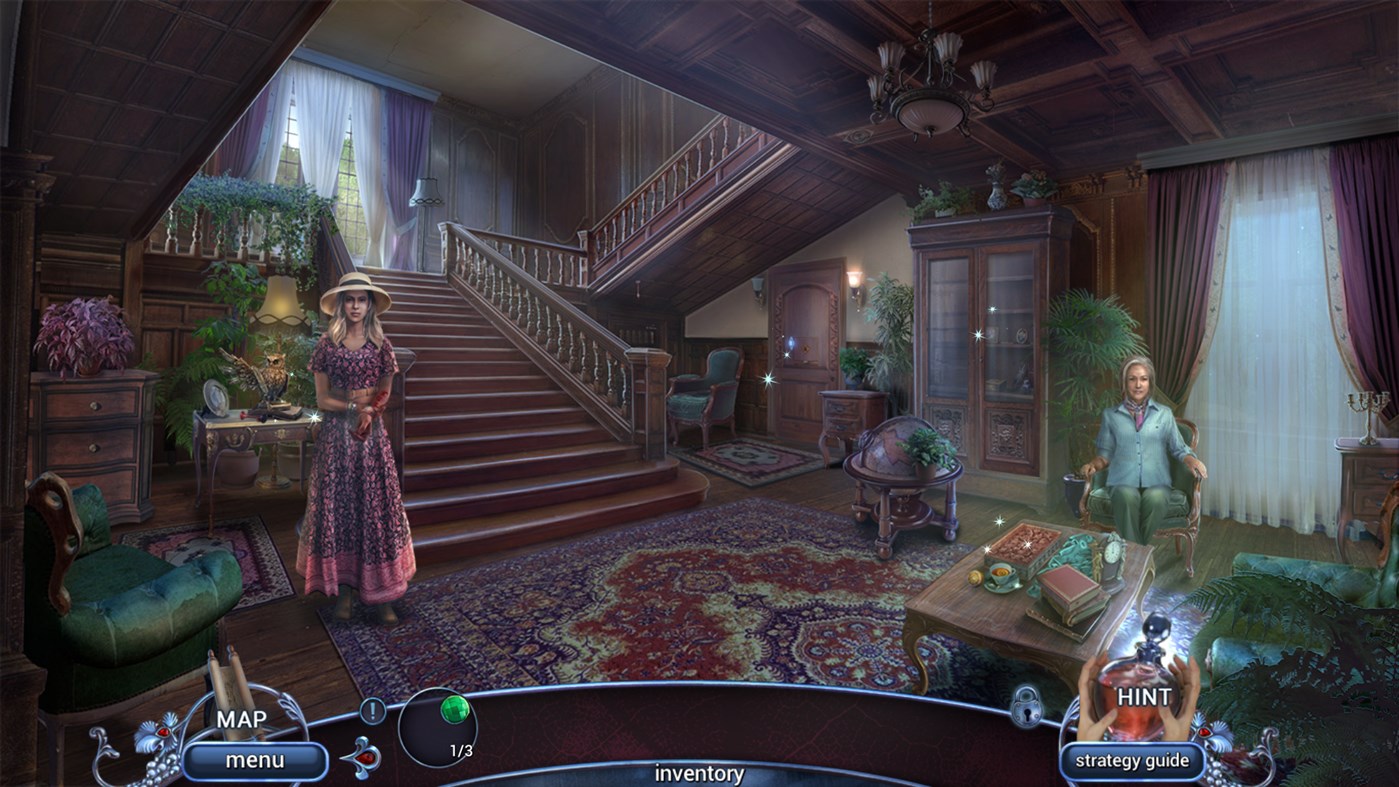
Task: Open the game menu
Action: click(255, 759)
